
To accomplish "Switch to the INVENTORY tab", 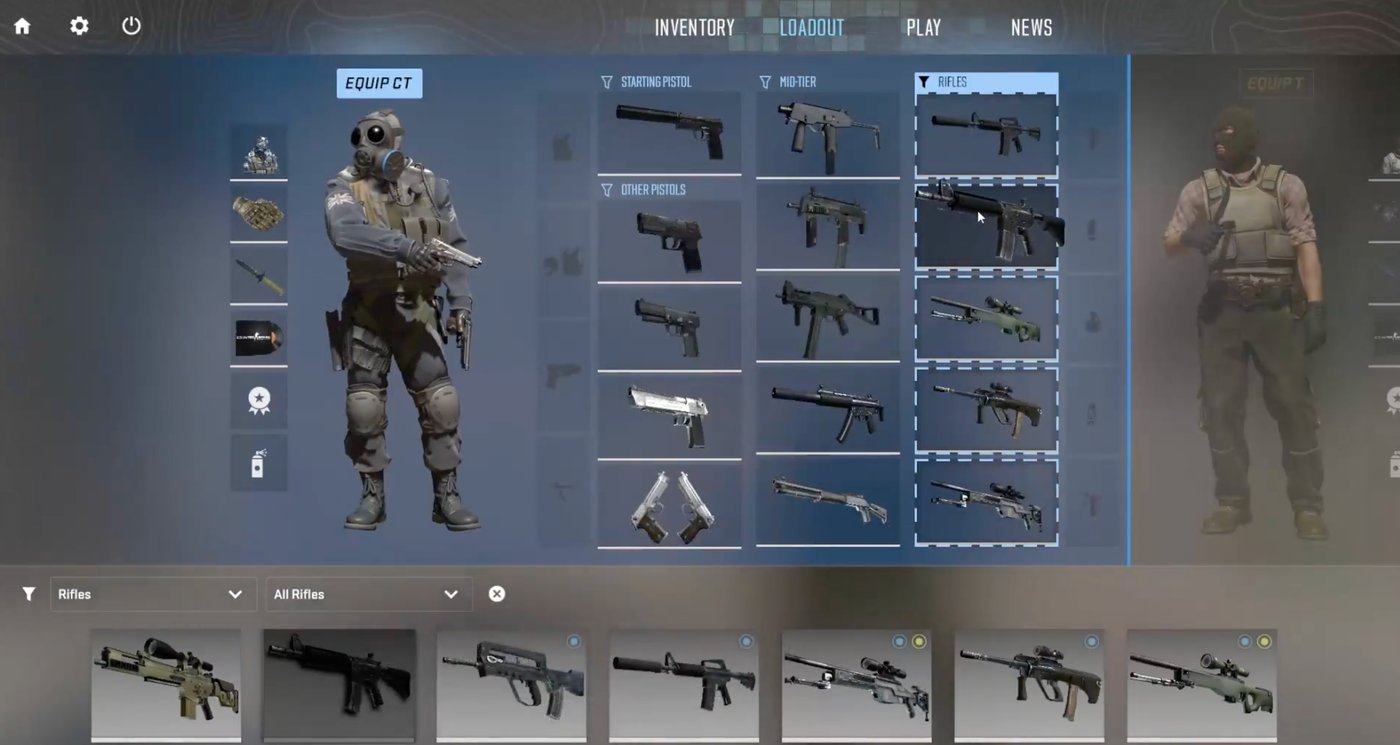I will 694,27.
